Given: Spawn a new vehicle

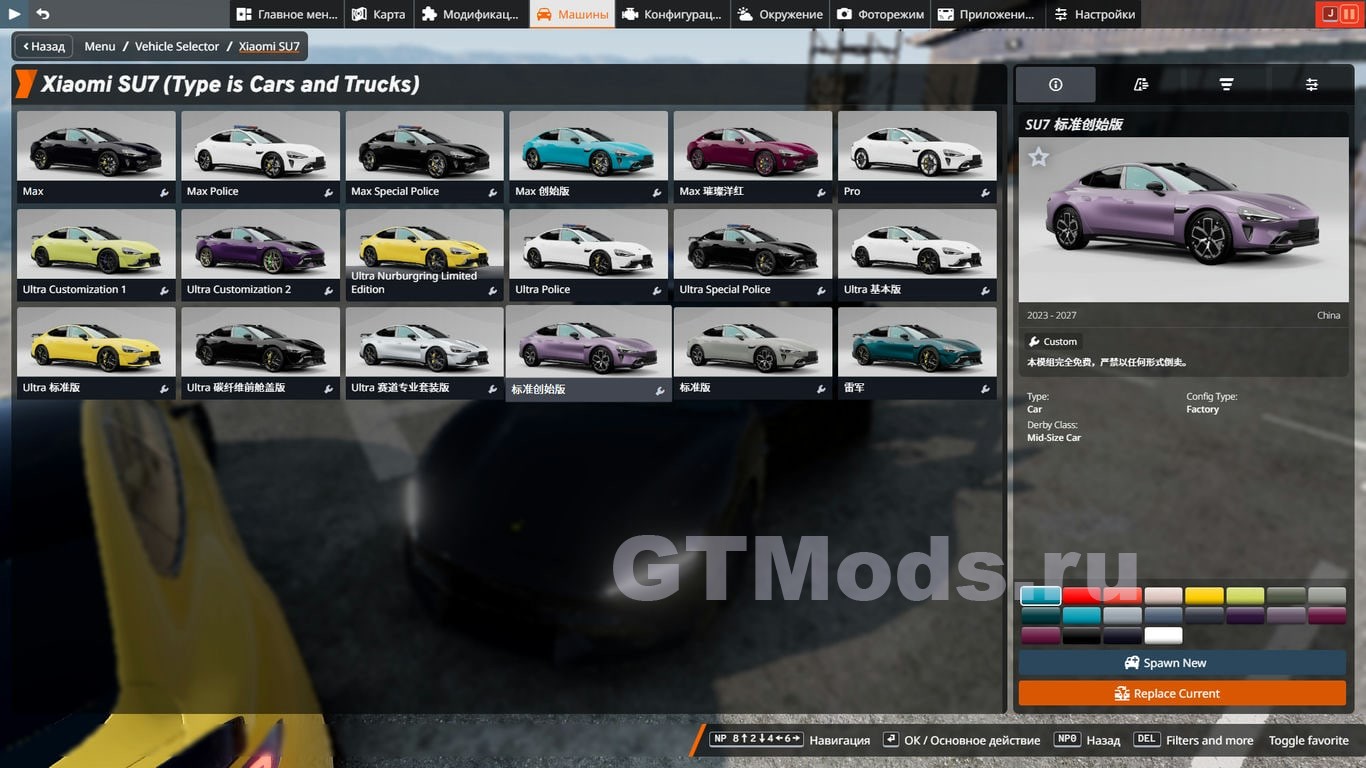Looking at the screenshot, I should [x=1182, y=663].
